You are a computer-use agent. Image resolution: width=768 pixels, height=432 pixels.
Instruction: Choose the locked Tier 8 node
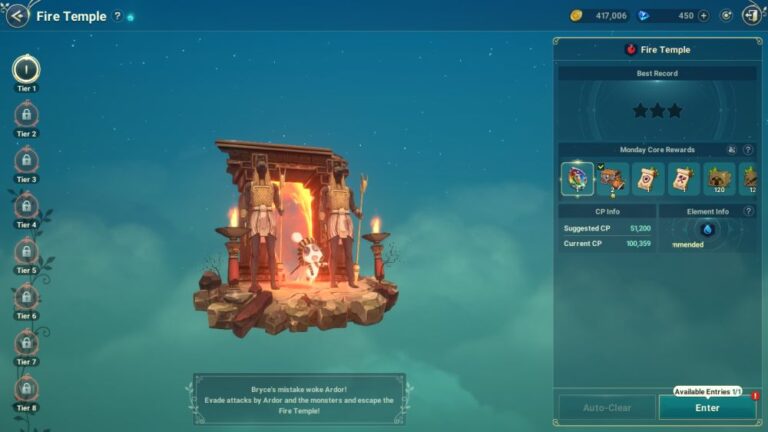pyautogui.click(x=26, y=389)
